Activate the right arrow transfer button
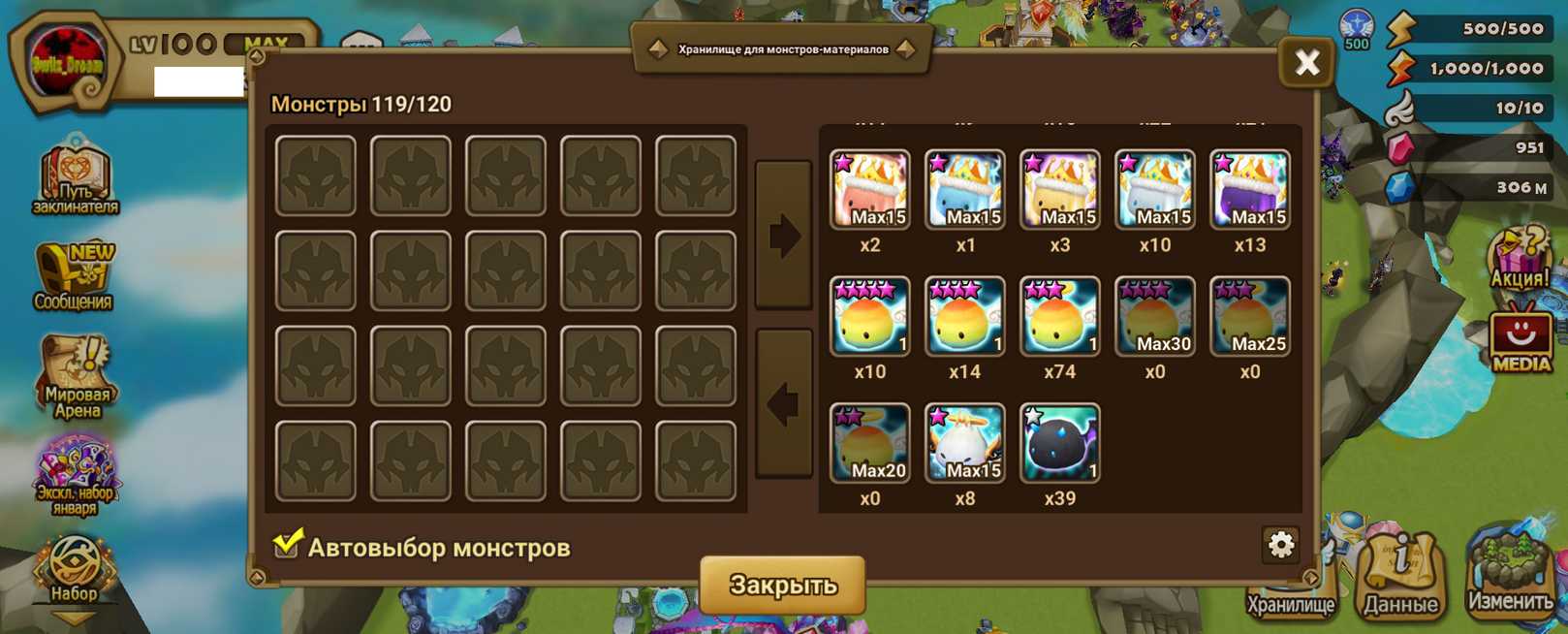1568x634 pixels. [x=783, y=236]
